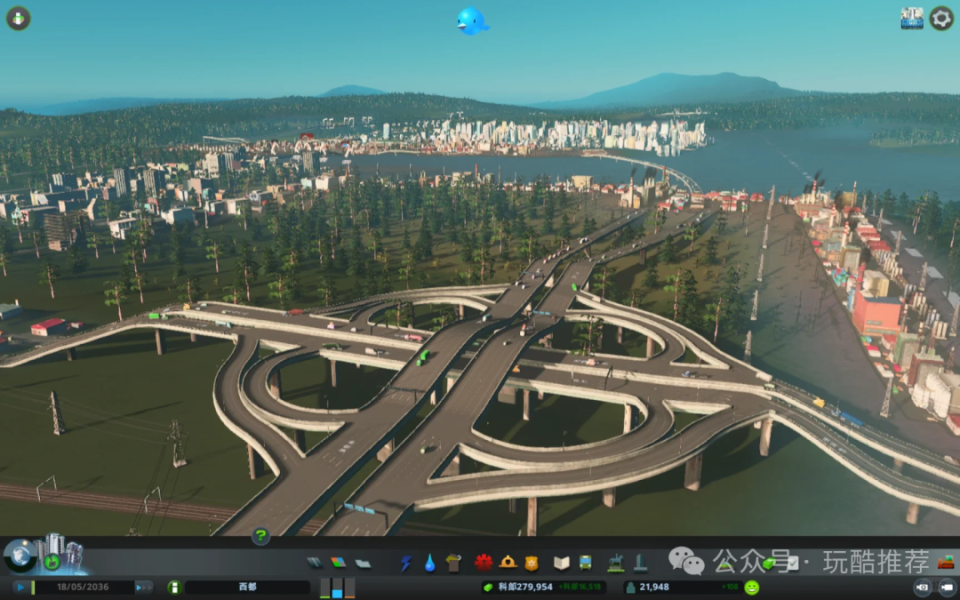Open the green happiness smiley panel

(x=752, y=587)
